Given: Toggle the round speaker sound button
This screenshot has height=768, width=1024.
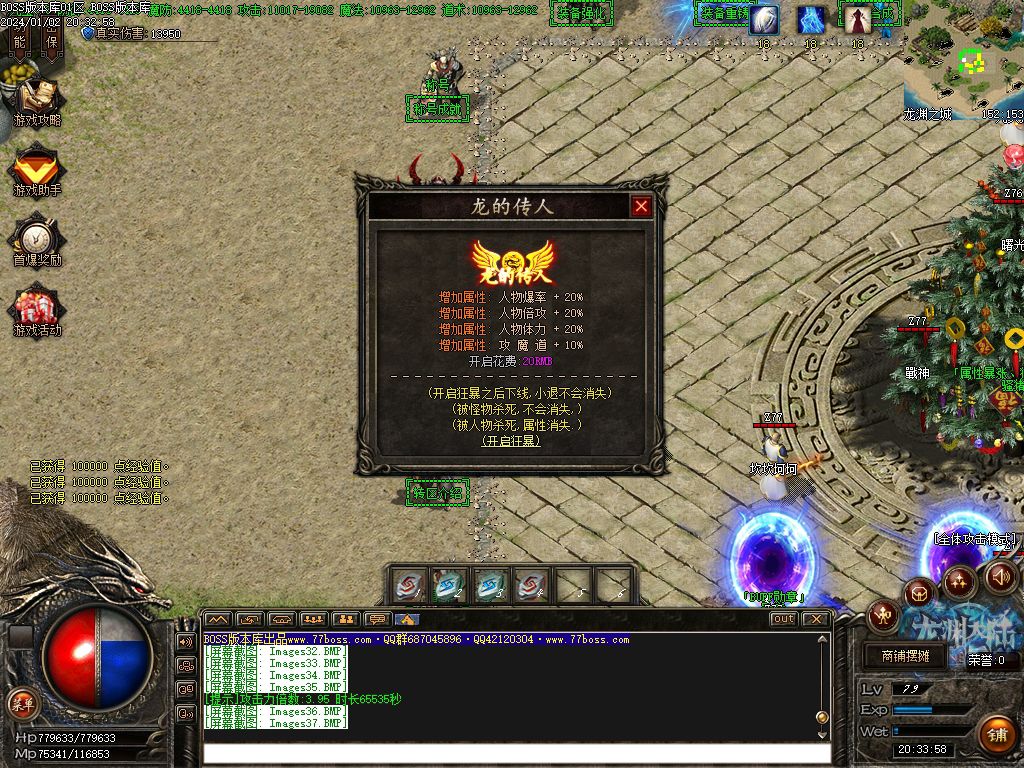Looking at the screenshot, I should coord(1001,577).
